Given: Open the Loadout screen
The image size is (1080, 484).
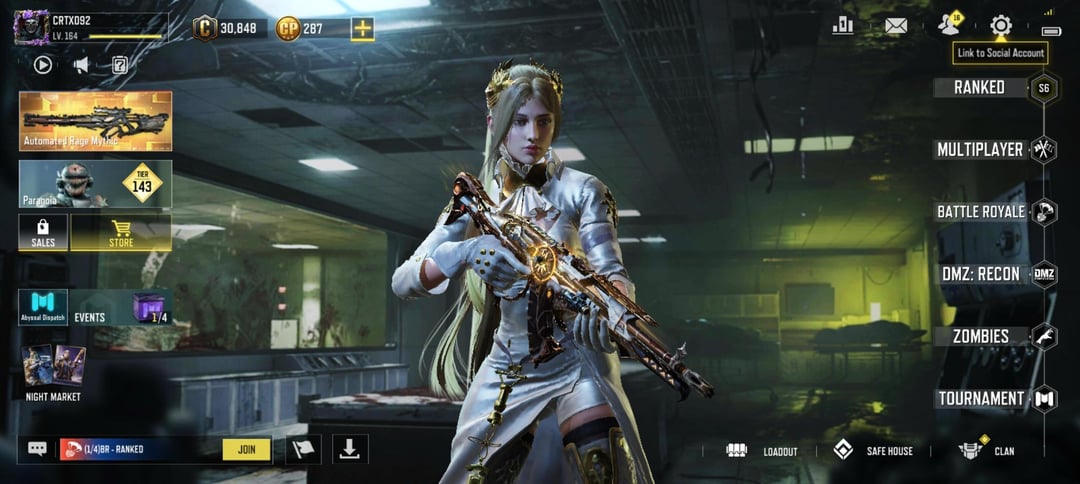Looking at the screenshot, I should tap(763, 451).
